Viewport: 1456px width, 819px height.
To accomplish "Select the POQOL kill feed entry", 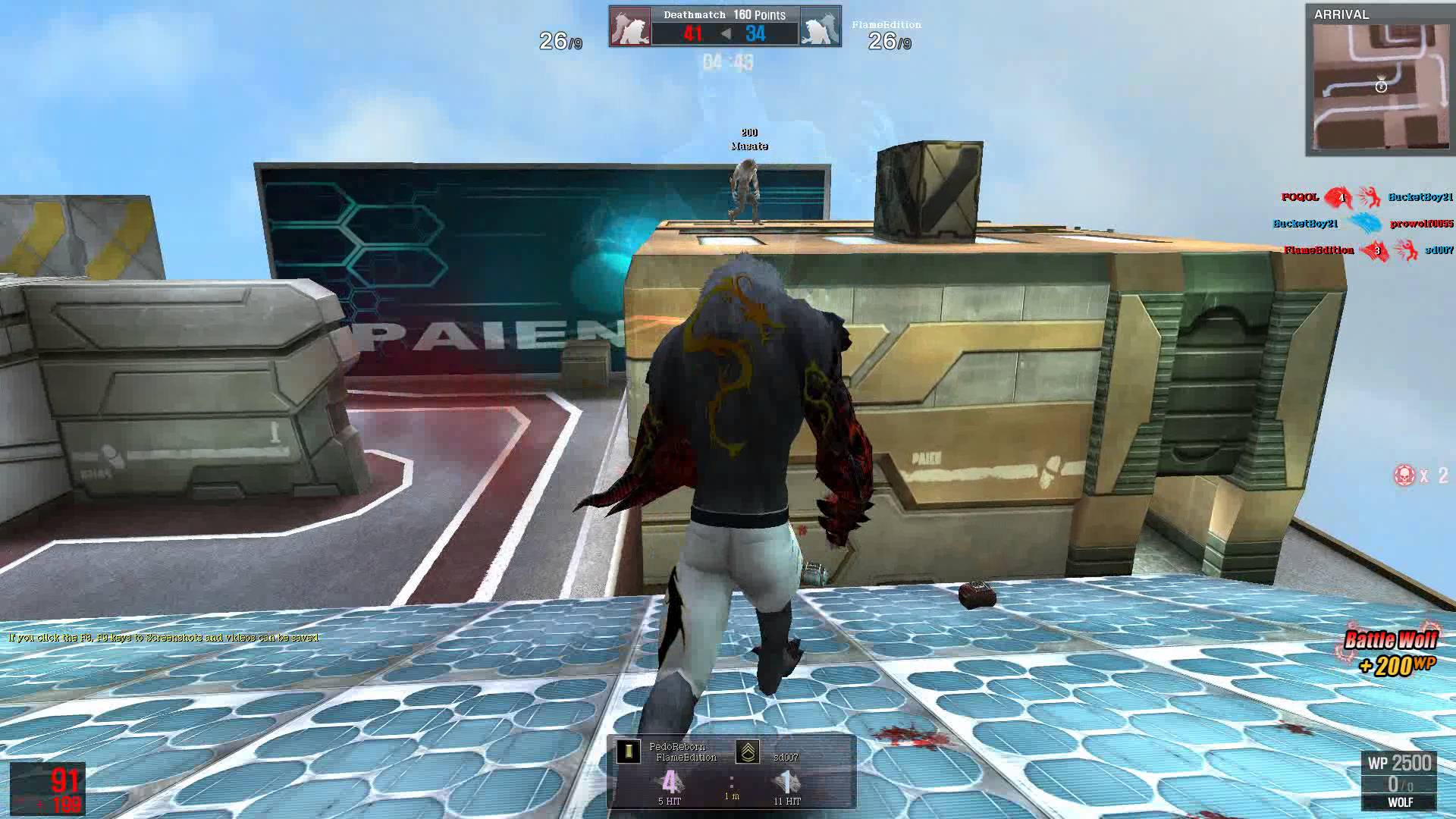I will pos(1300,197).
